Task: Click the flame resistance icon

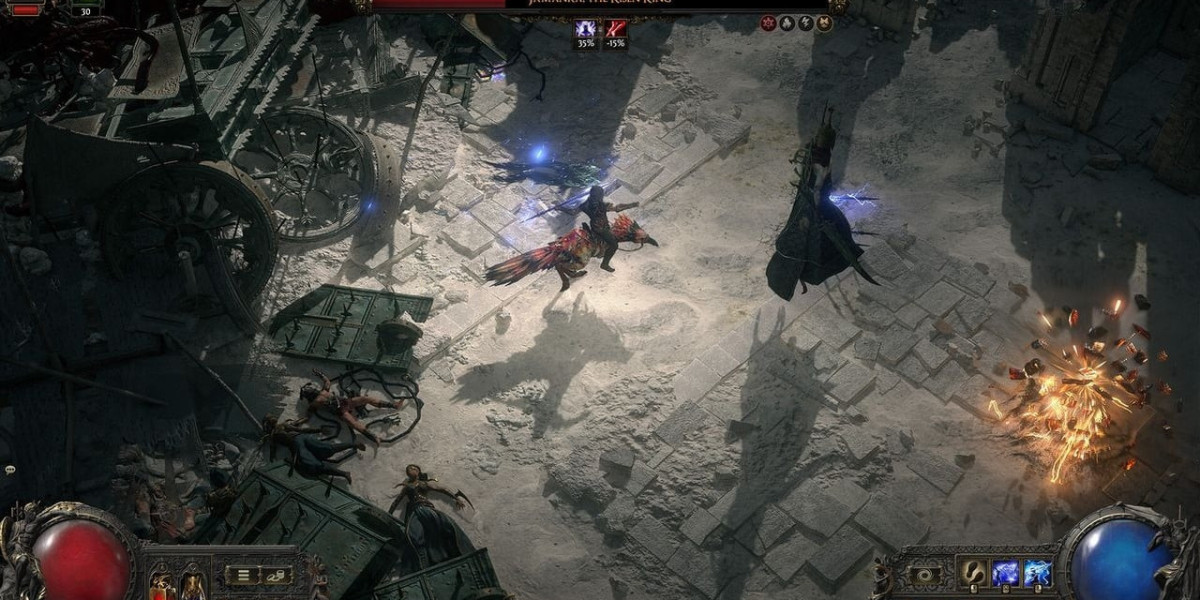Action: [x=787, y=23]
